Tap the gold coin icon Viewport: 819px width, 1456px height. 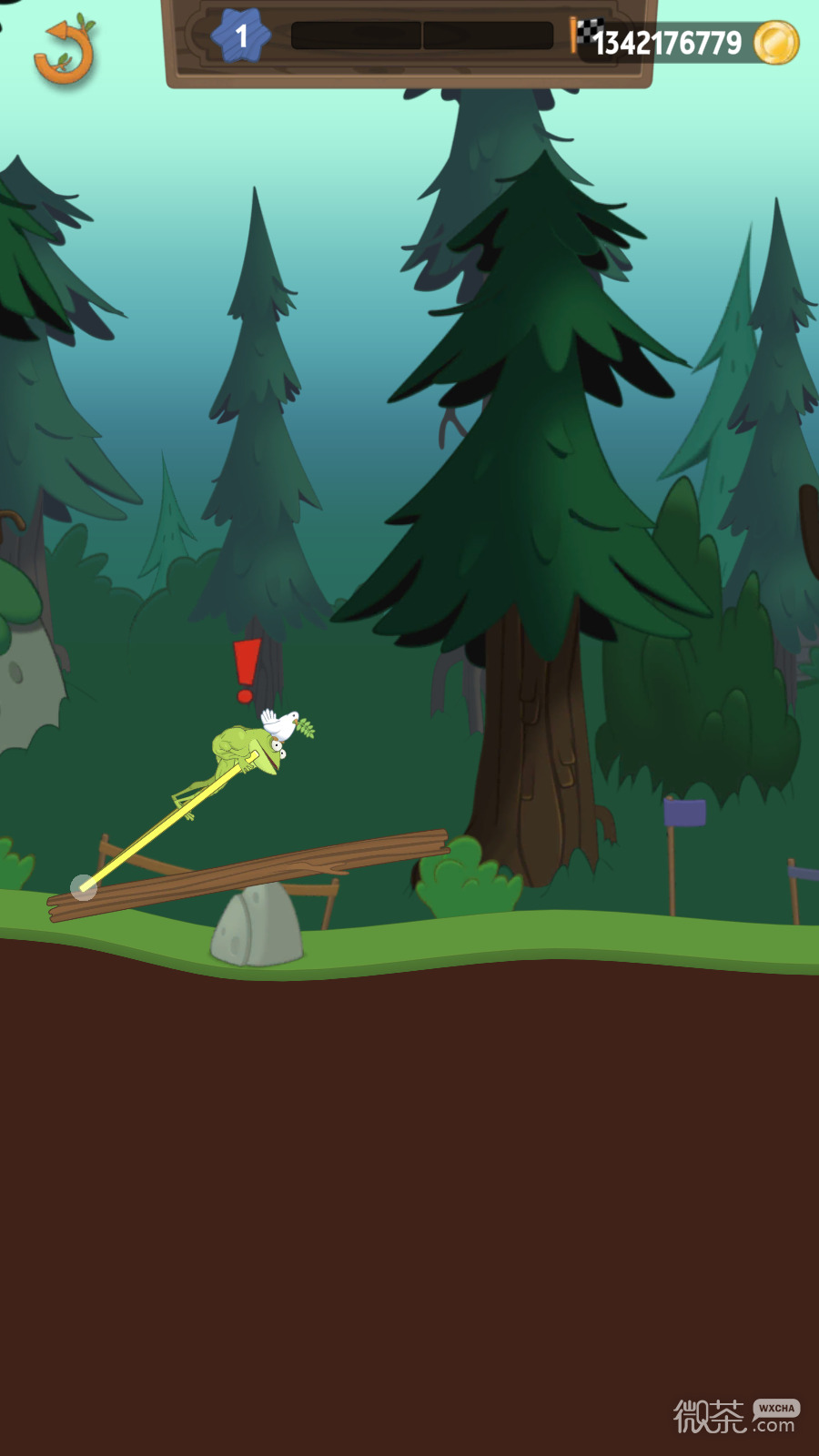(x=776, y=43)
